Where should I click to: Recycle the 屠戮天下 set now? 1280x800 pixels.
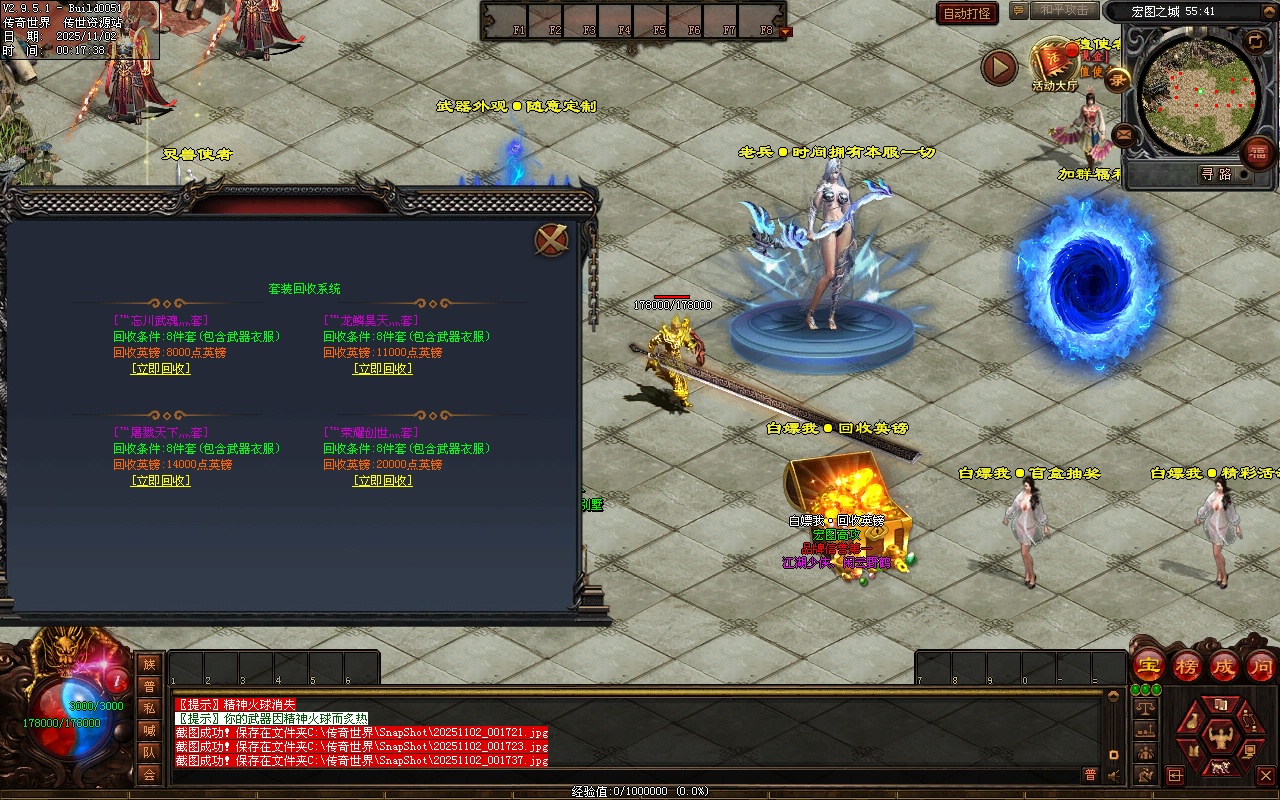[x=160, y=481]
